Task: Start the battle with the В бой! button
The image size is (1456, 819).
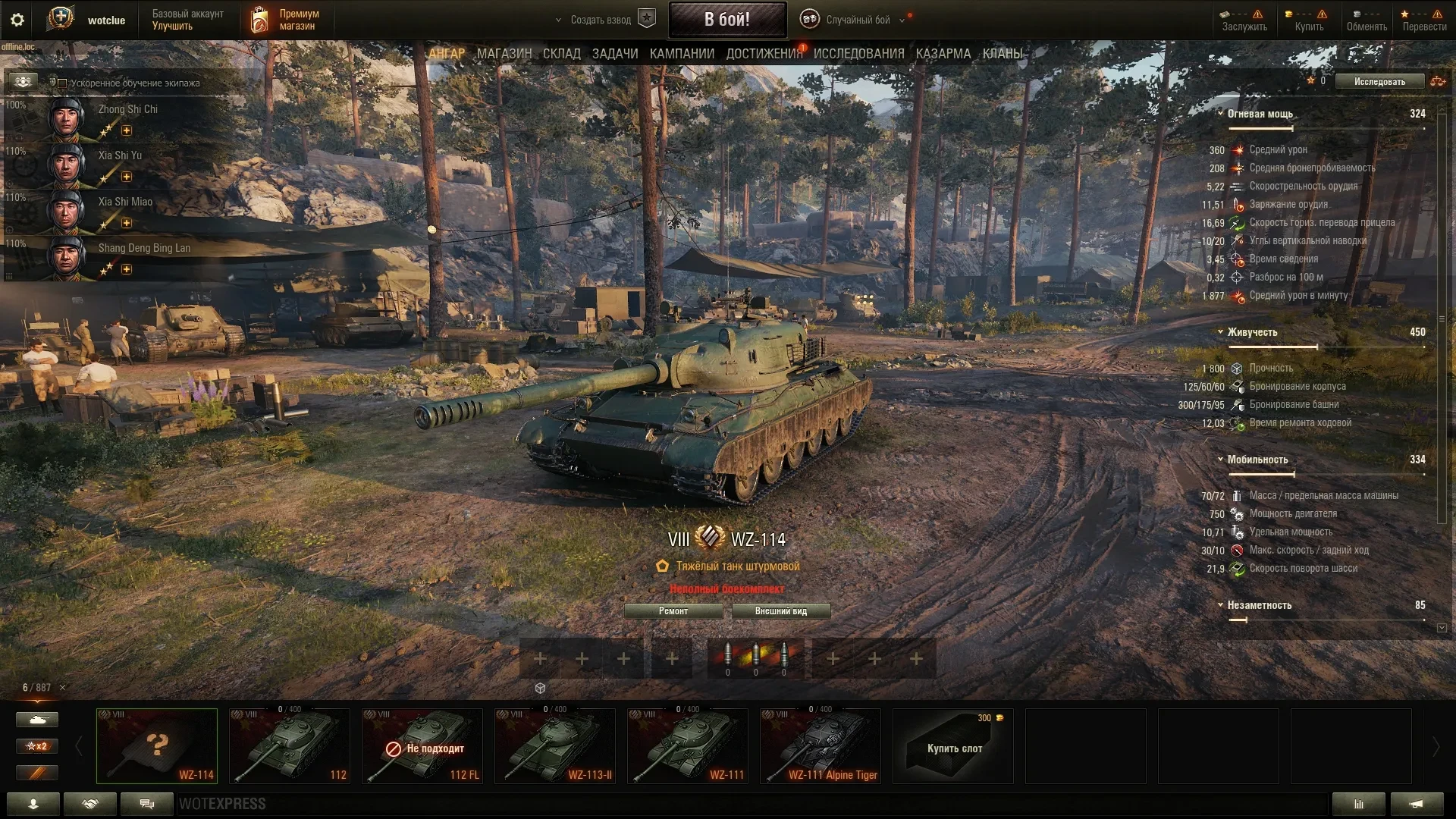Action: click(x=726, y=20)
